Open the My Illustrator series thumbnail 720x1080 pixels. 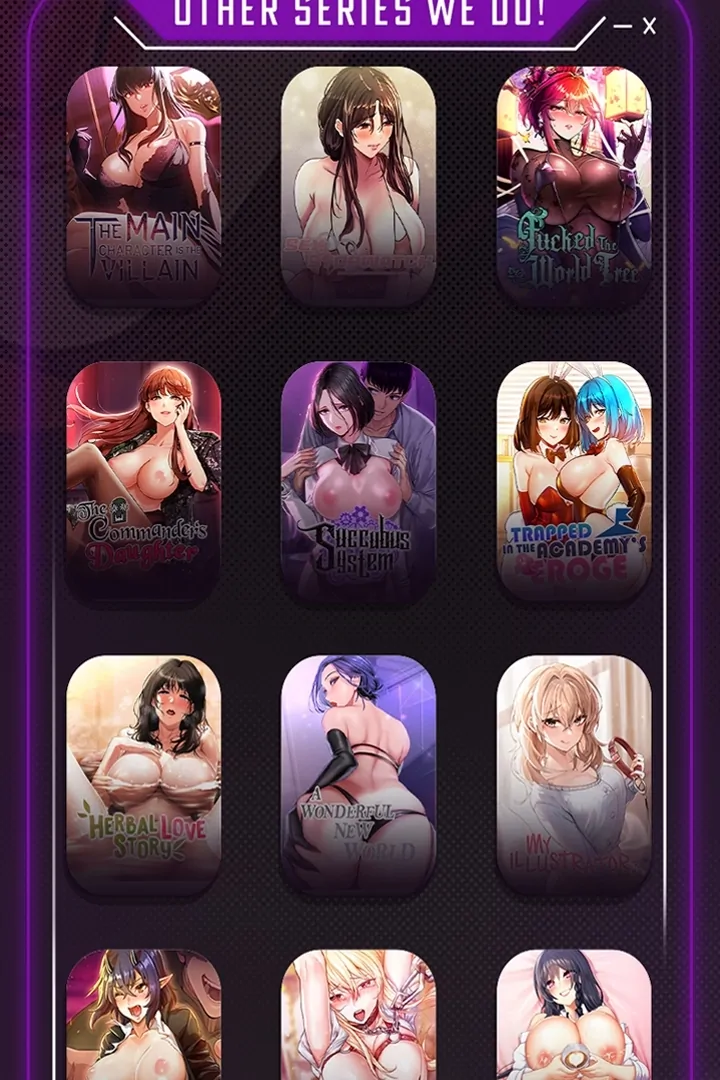click(574, 775)
